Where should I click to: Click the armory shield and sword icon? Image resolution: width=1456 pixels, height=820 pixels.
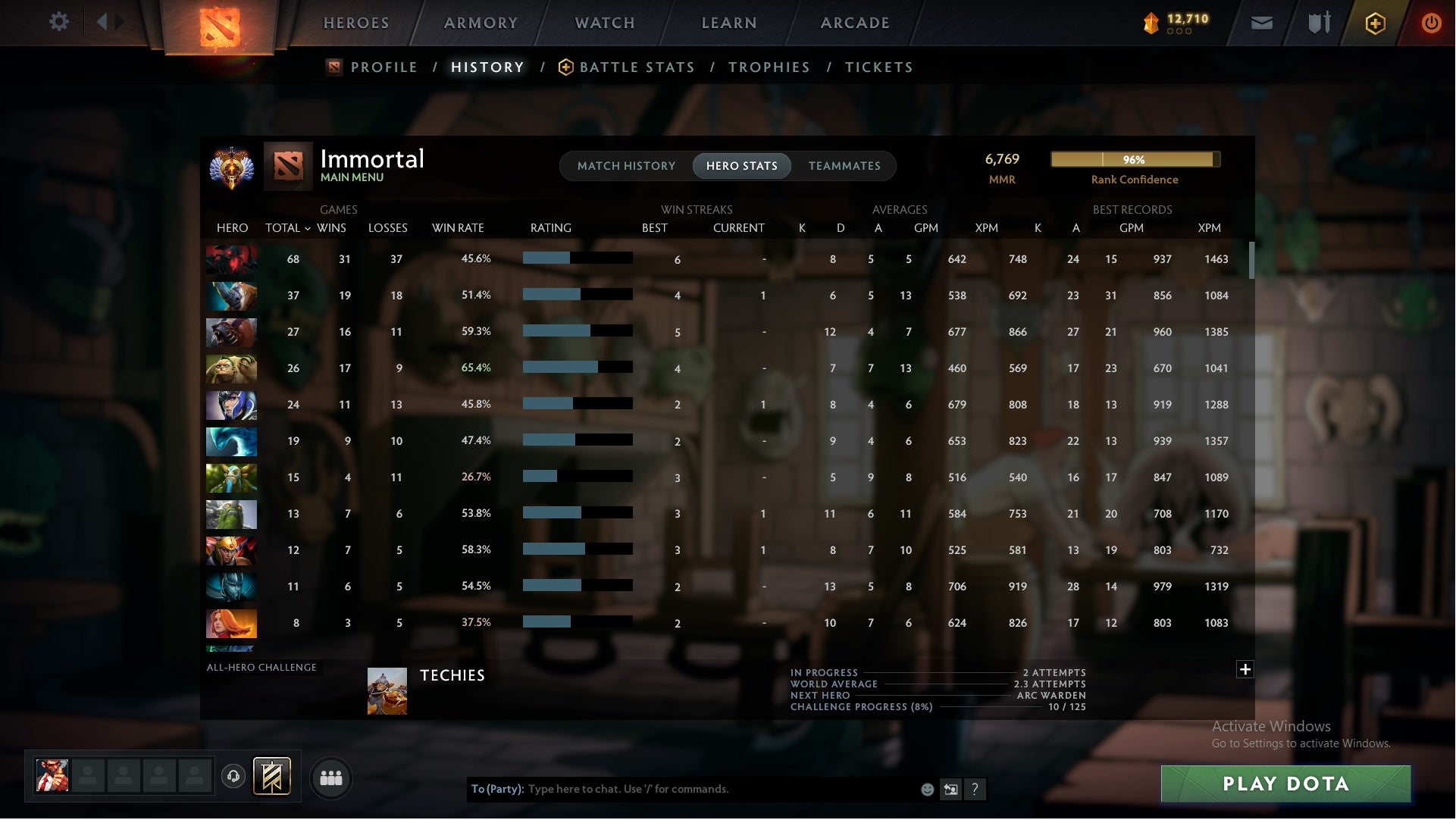coord(1319,23)
